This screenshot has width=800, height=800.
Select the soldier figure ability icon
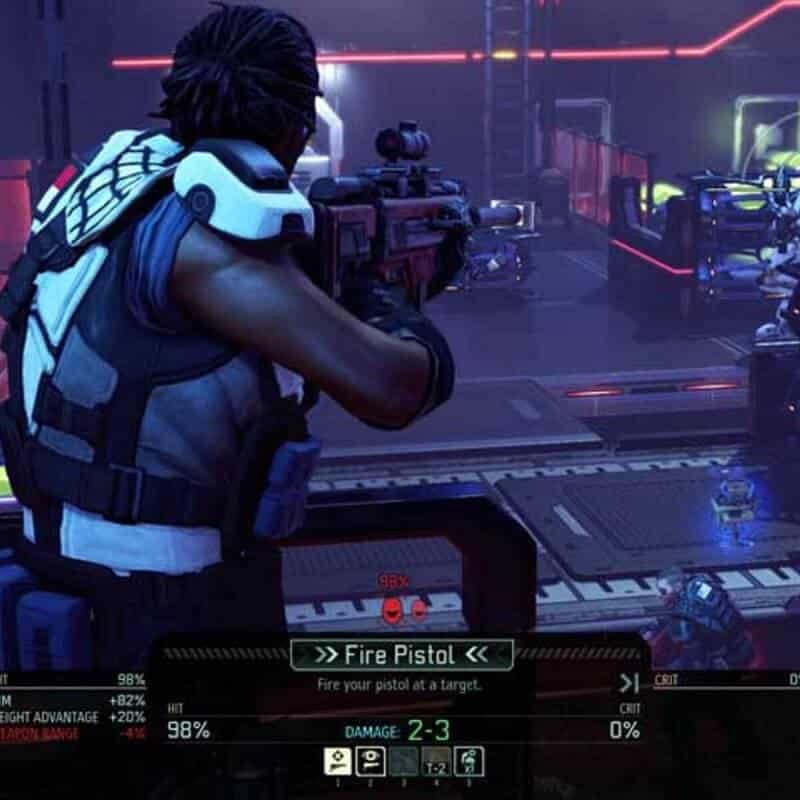(468, 761)
